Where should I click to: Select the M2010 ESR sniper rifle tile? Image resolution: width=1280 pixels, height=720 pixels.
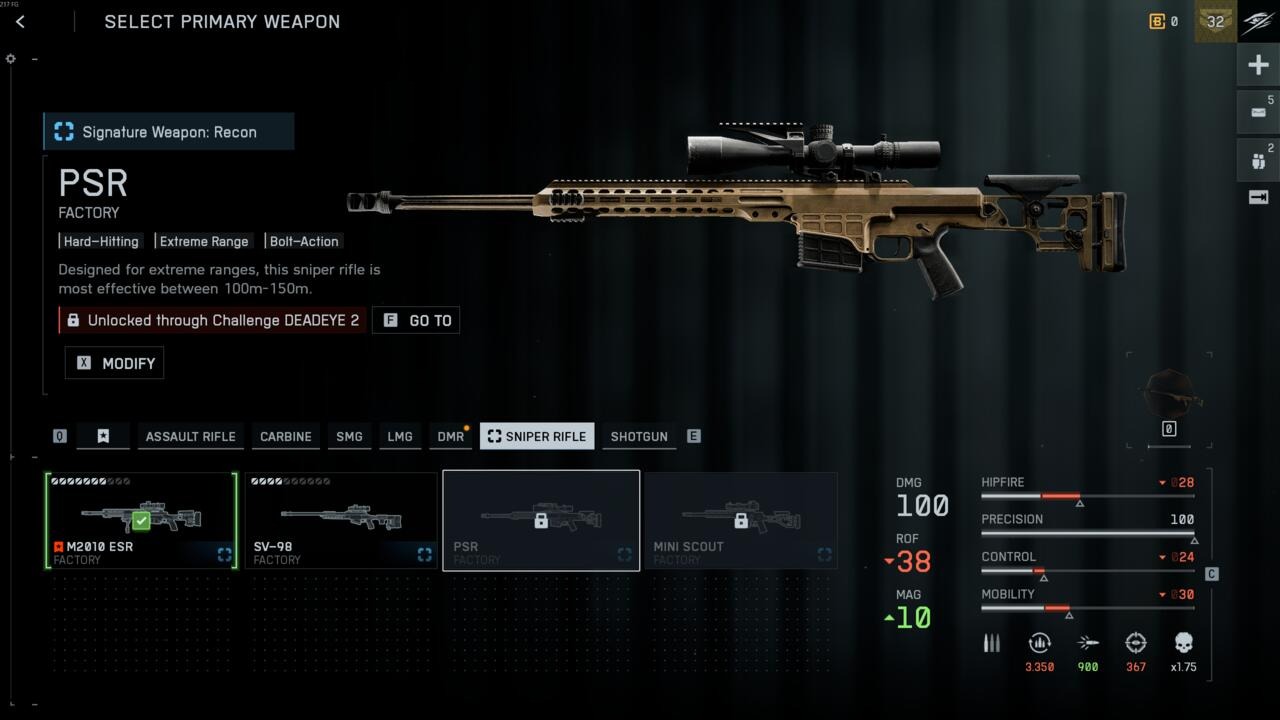pos(141,520)
